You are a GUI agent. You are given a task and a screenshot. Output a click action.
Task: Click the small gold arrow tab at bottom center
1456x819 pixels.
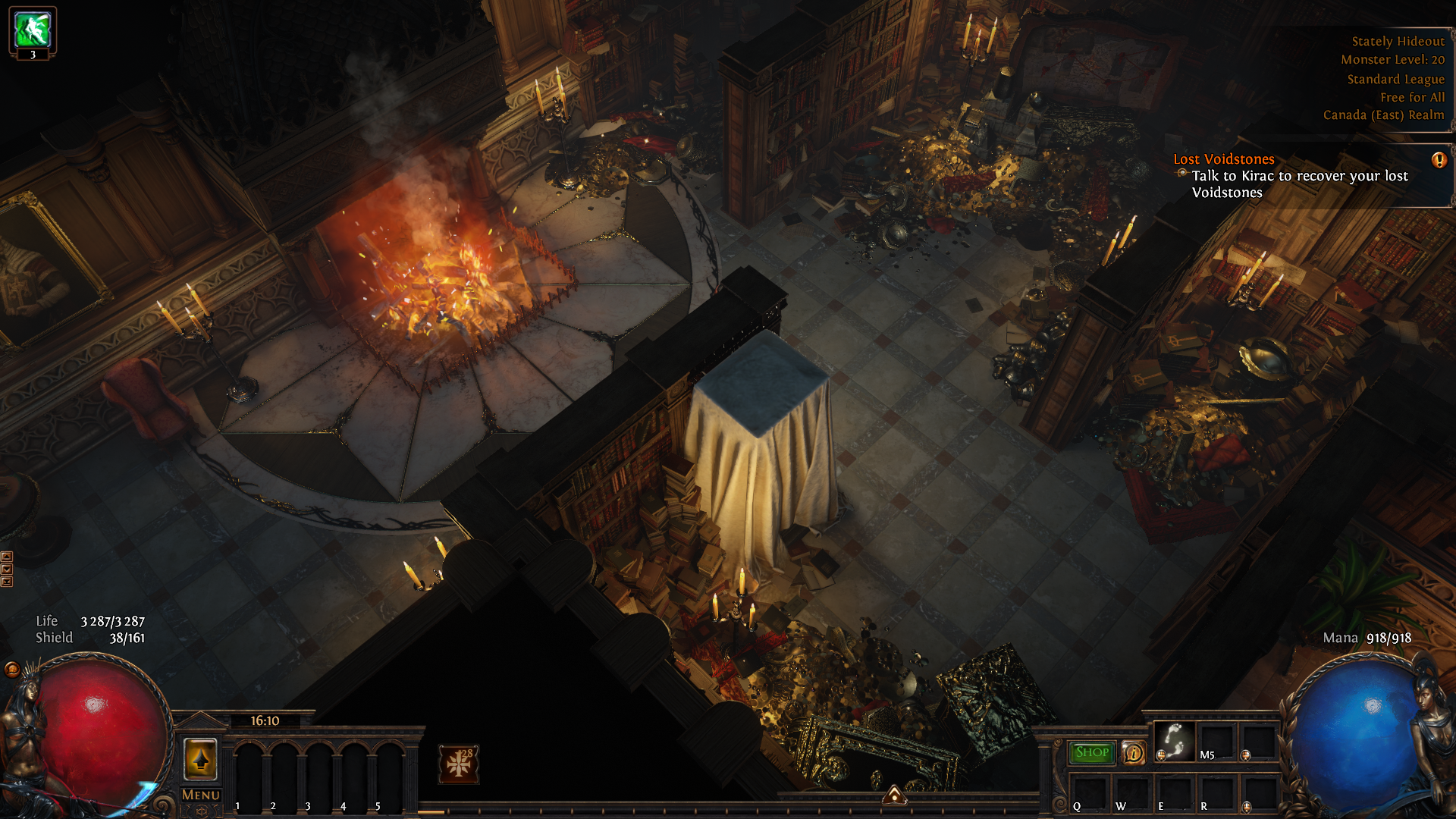click(895, 794)
